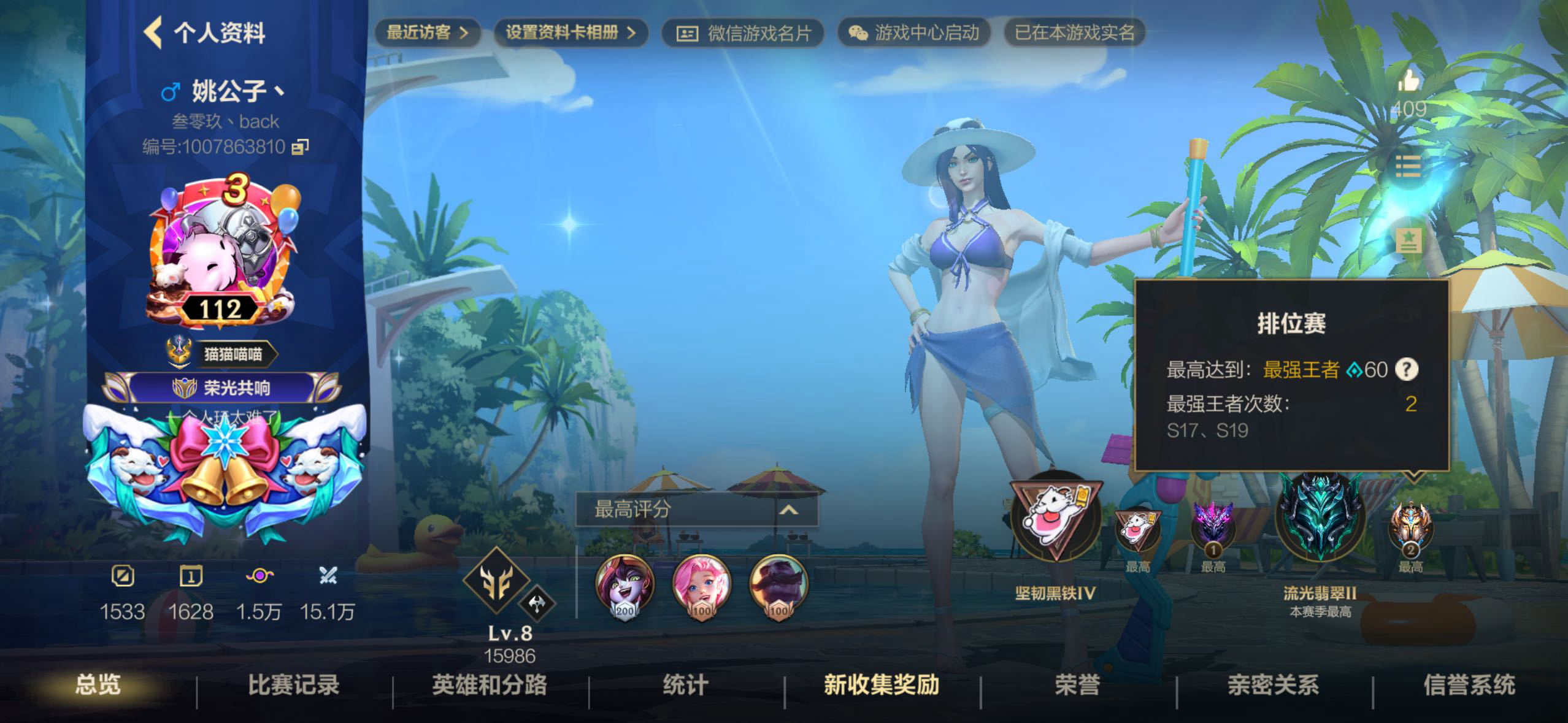Screen dimensions: 1568x723
Task: Tap the question mark help icon
Action: (1406, 369)
